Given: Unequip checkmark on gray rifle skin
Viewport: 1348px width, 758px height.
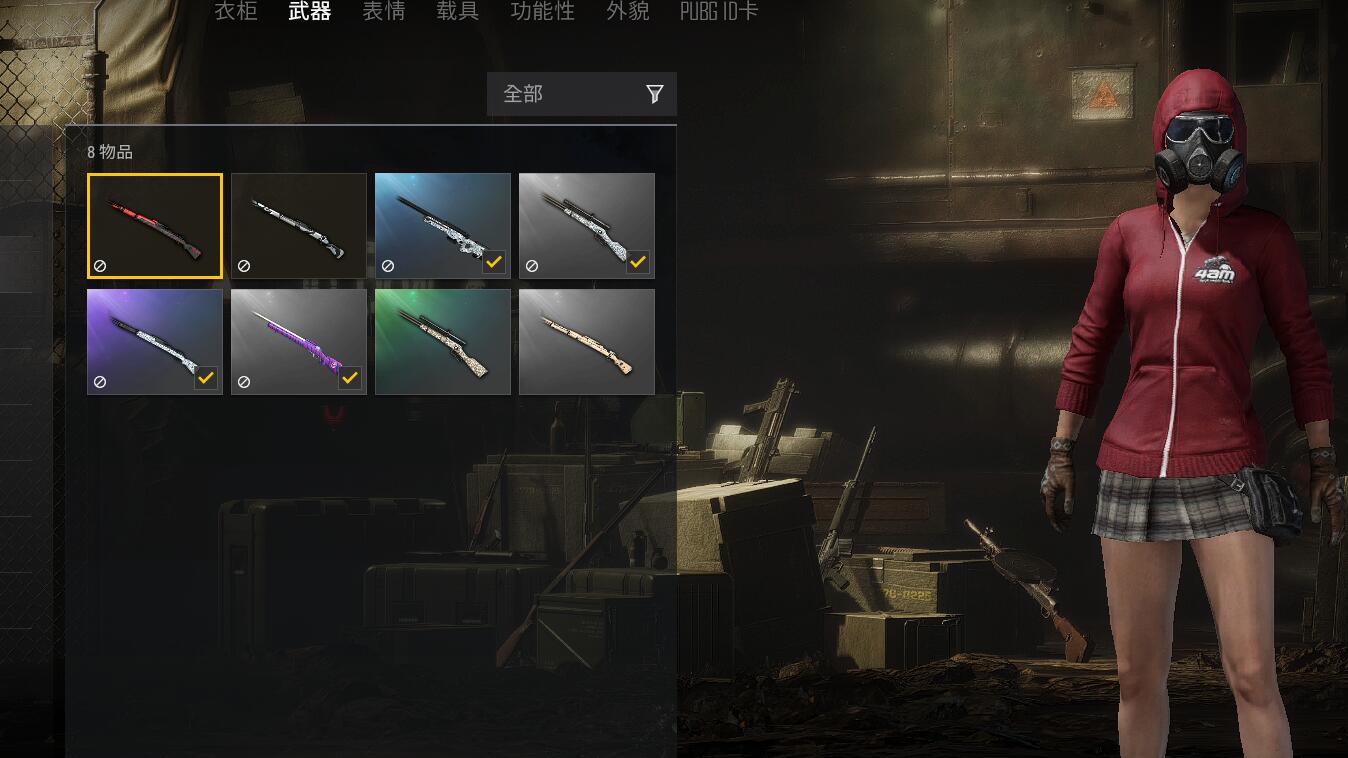Looking at the screenshot, I should pyautogui.click(x=639, y=262).
